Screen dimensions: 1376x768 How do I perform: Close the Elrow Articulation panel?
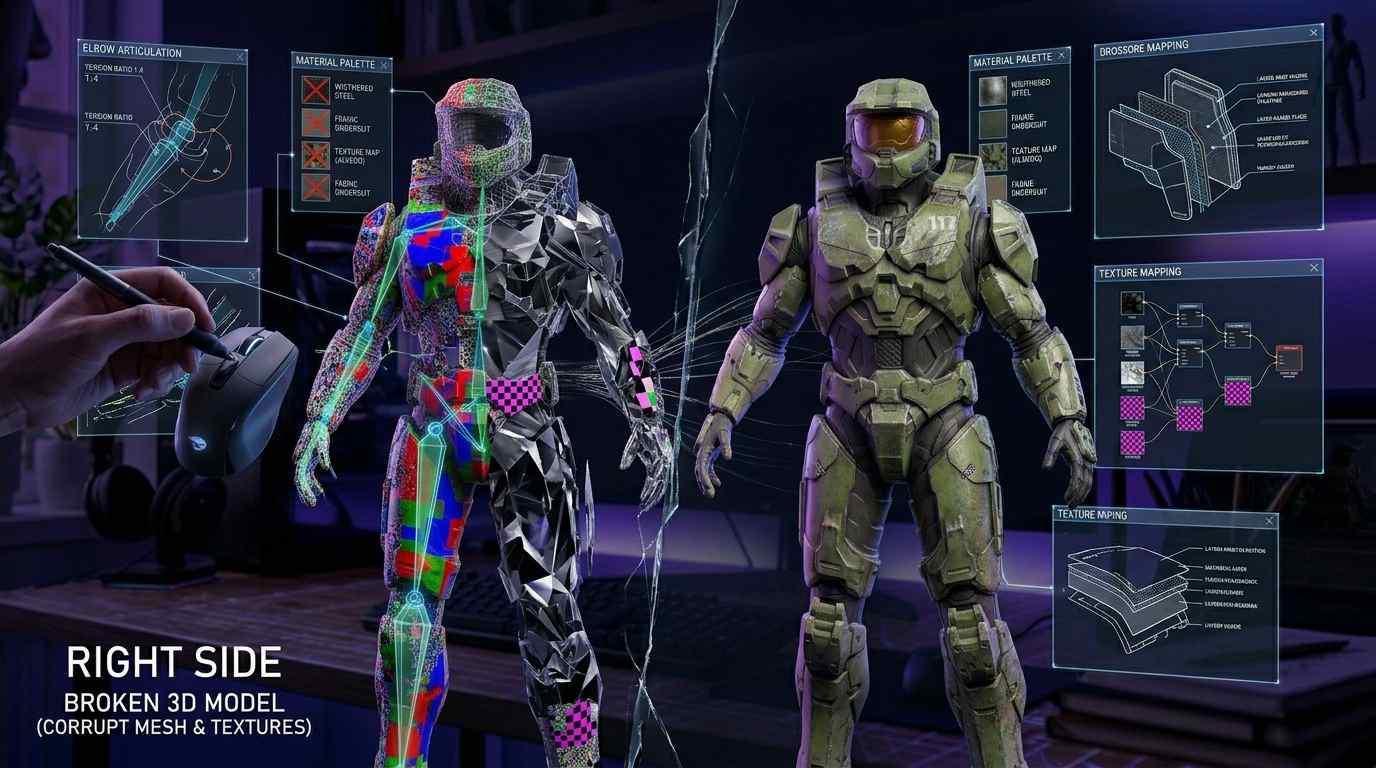click(240, 57)
